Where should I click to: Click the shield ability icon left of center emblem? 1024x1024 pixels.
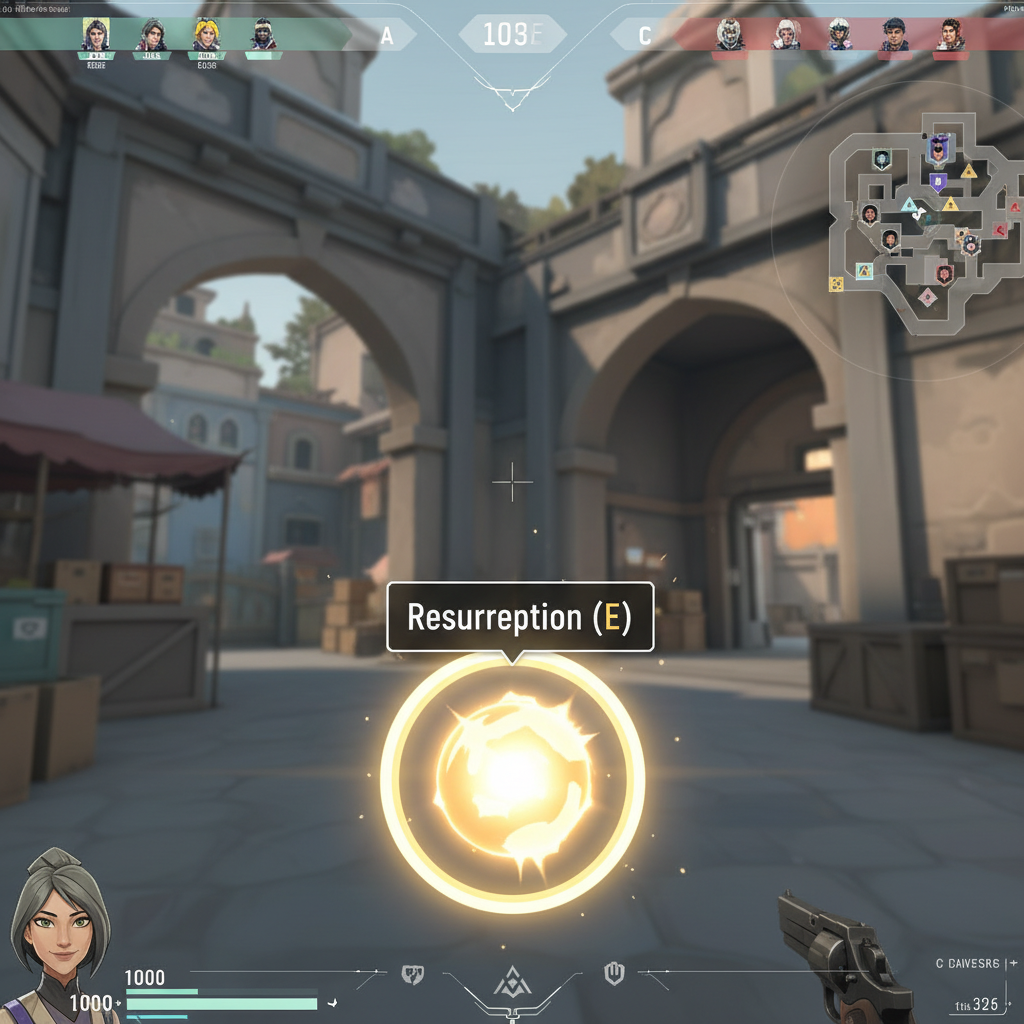pyautogui.click(x=411, y=972)
